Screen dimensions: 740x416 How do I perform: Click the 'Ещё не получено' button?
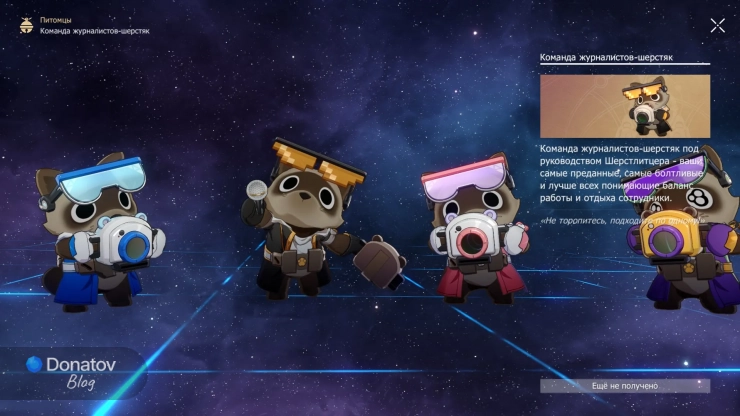(x=625, y=386)
